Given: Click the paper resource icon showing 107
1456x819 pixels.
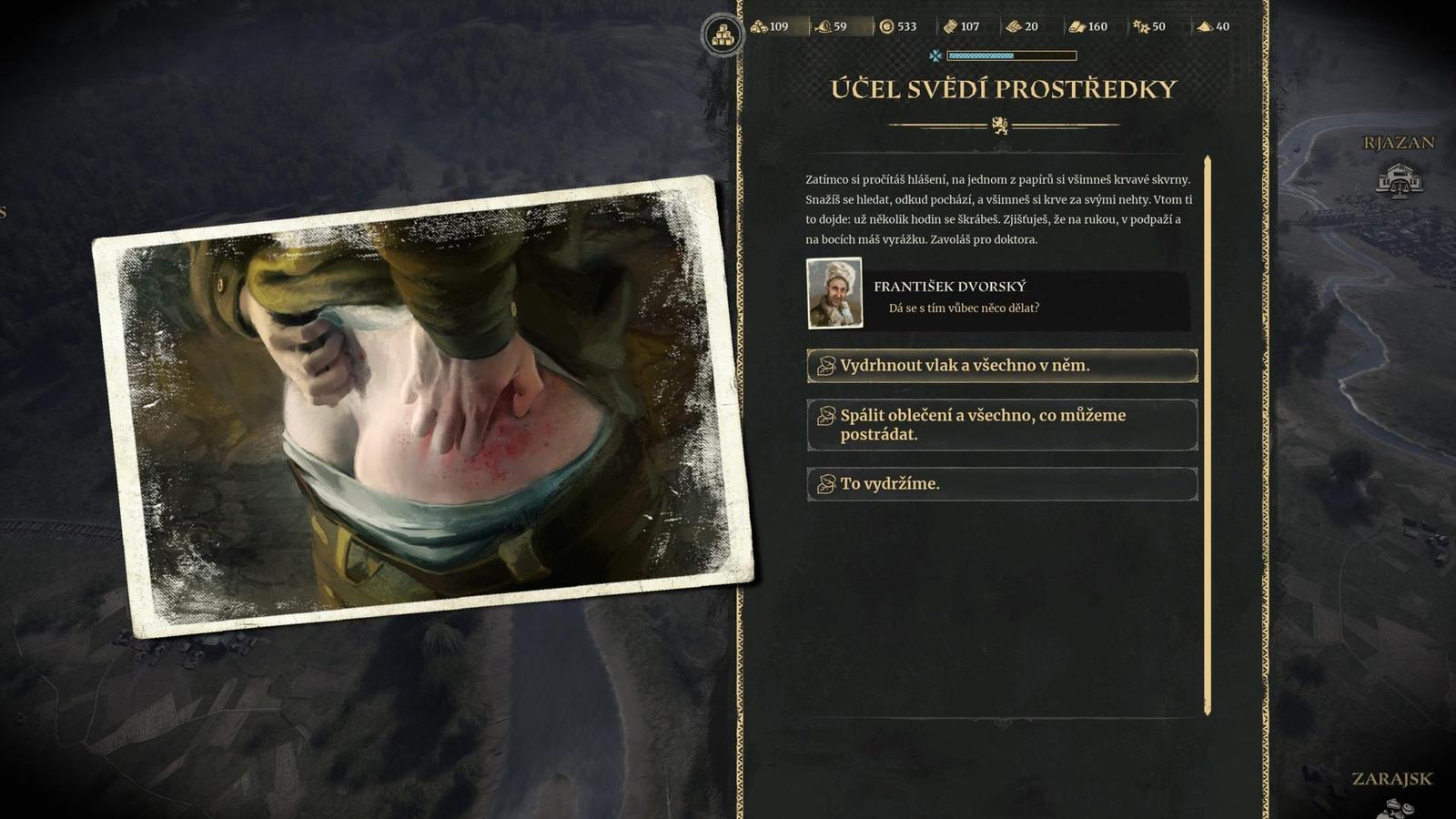Looking at the screenshot, I should [950, 26].
